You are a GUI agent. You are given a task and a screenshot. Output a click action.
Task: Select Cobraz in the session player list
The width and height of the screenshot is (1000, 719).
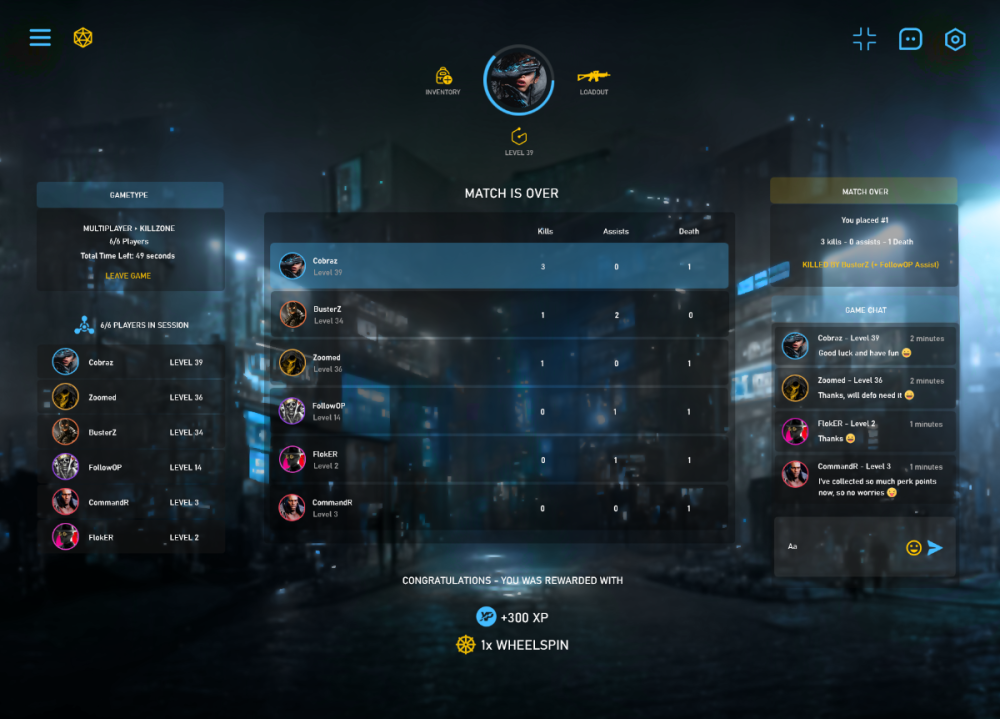pyautogui.click(x=130, y=362)
